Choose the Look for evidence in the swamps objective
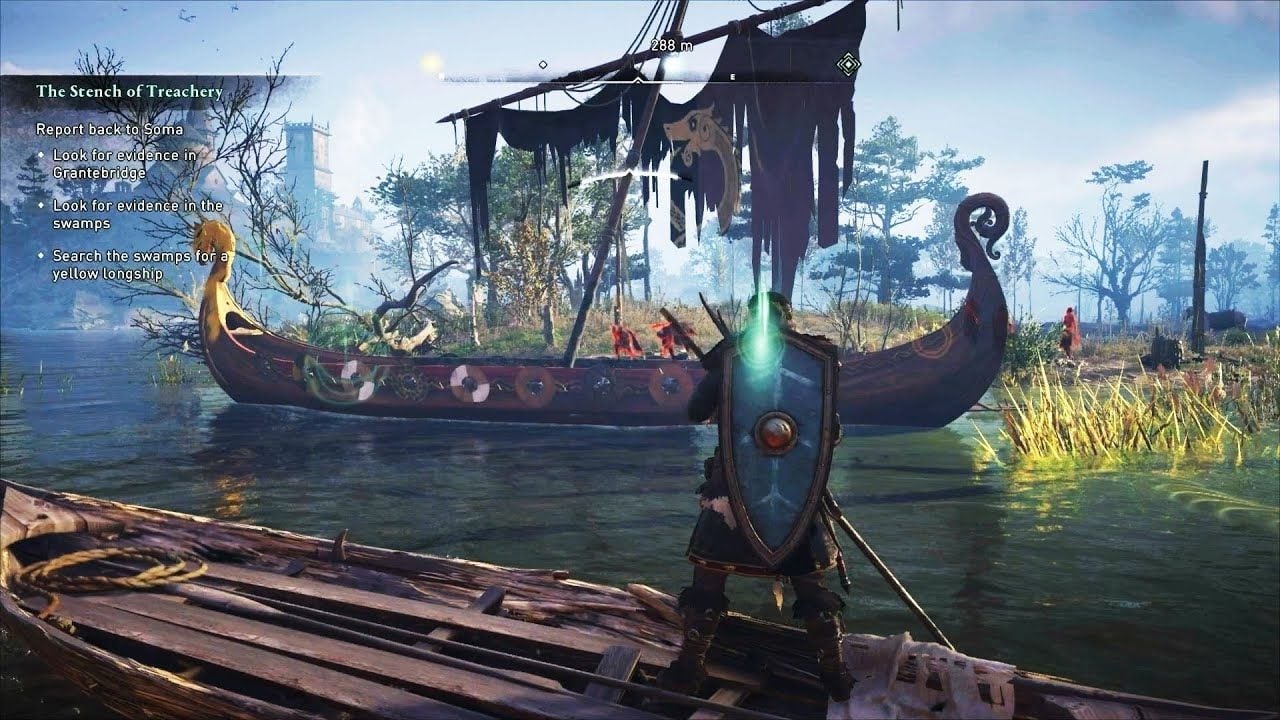1280x720 pixels. (138, 214)
